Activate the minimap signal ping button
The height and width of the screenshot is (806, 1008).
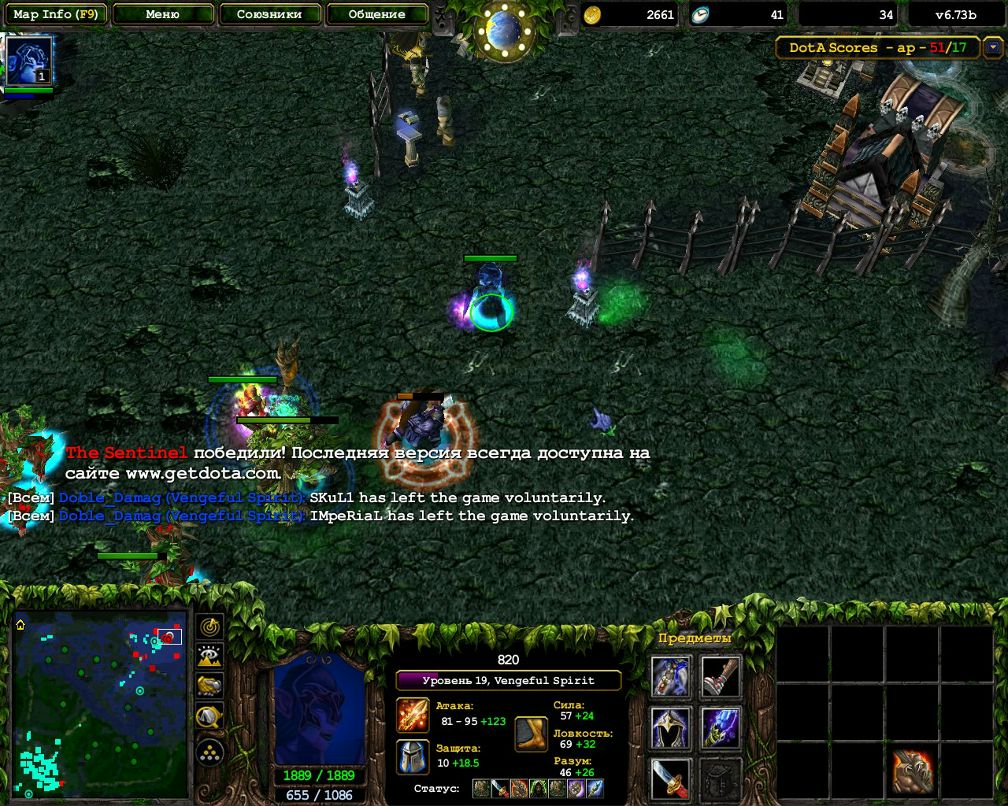[x=210, y=626]
